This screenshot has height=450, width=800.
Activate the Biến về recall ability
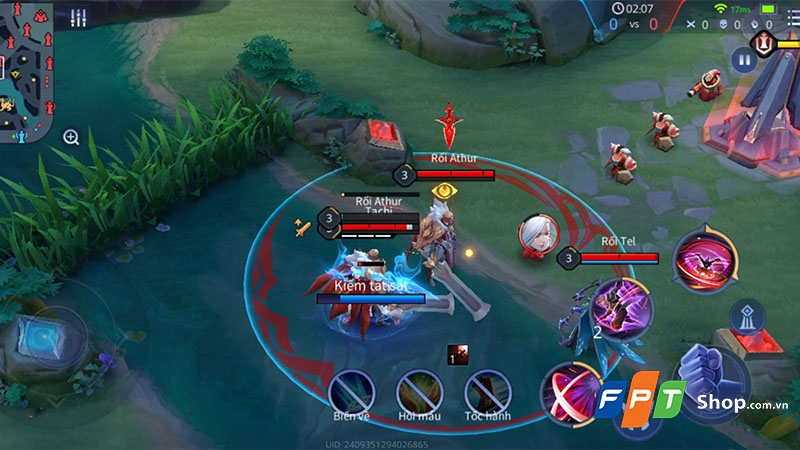352,391
